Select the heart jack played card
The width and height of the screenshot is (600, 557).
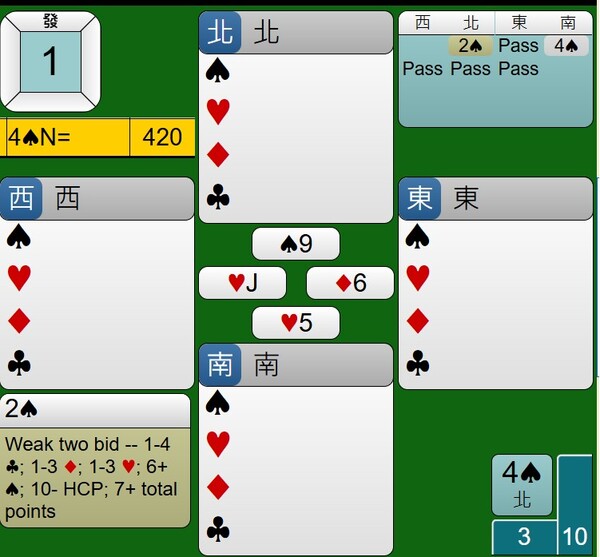[242, 283]
